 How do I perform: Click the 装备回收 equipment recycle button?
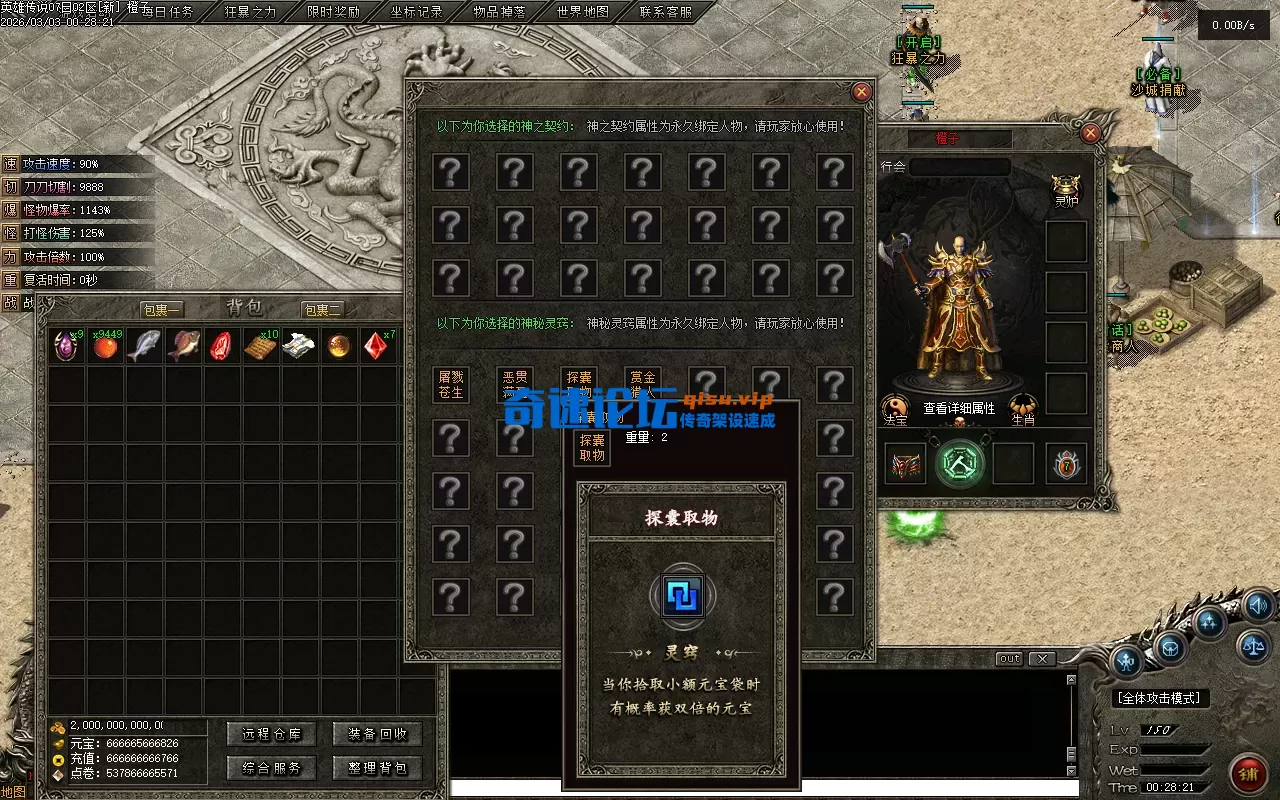tap(377, 734)
